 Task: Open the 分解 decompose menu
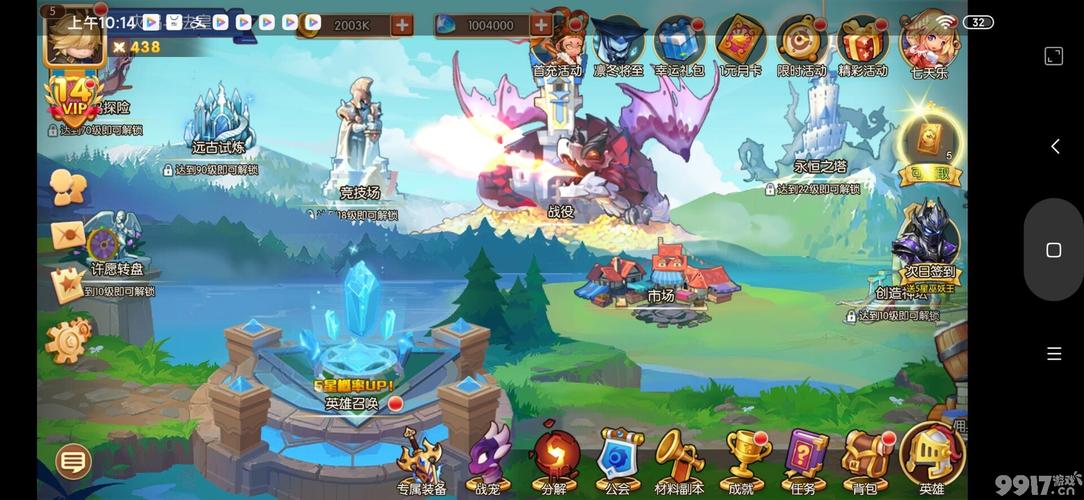(x=554, y=458)
